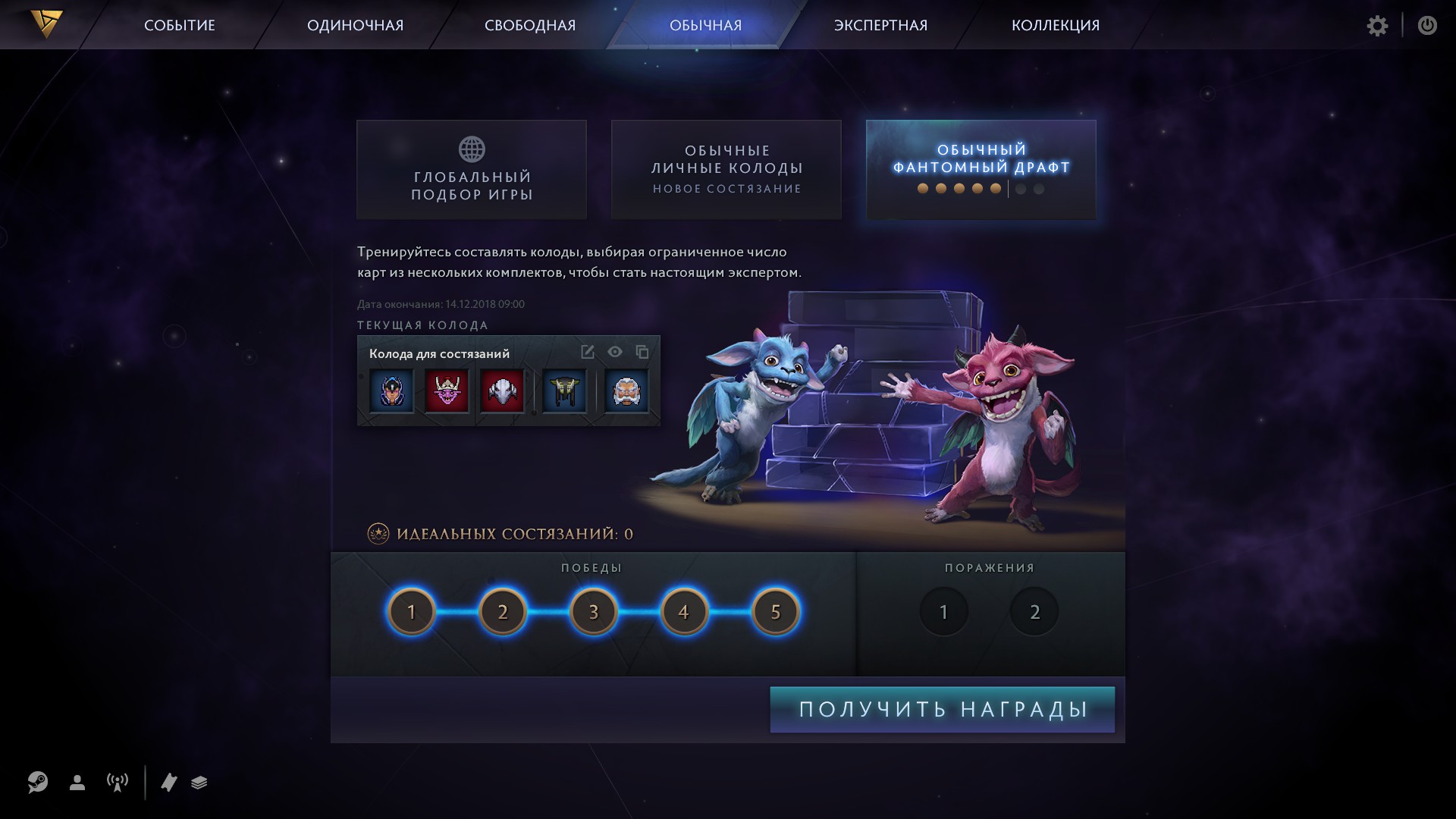Screen dimensions: 1456x819
Task: Go to the Экспертная tab
Action: [x=880, y=25]
